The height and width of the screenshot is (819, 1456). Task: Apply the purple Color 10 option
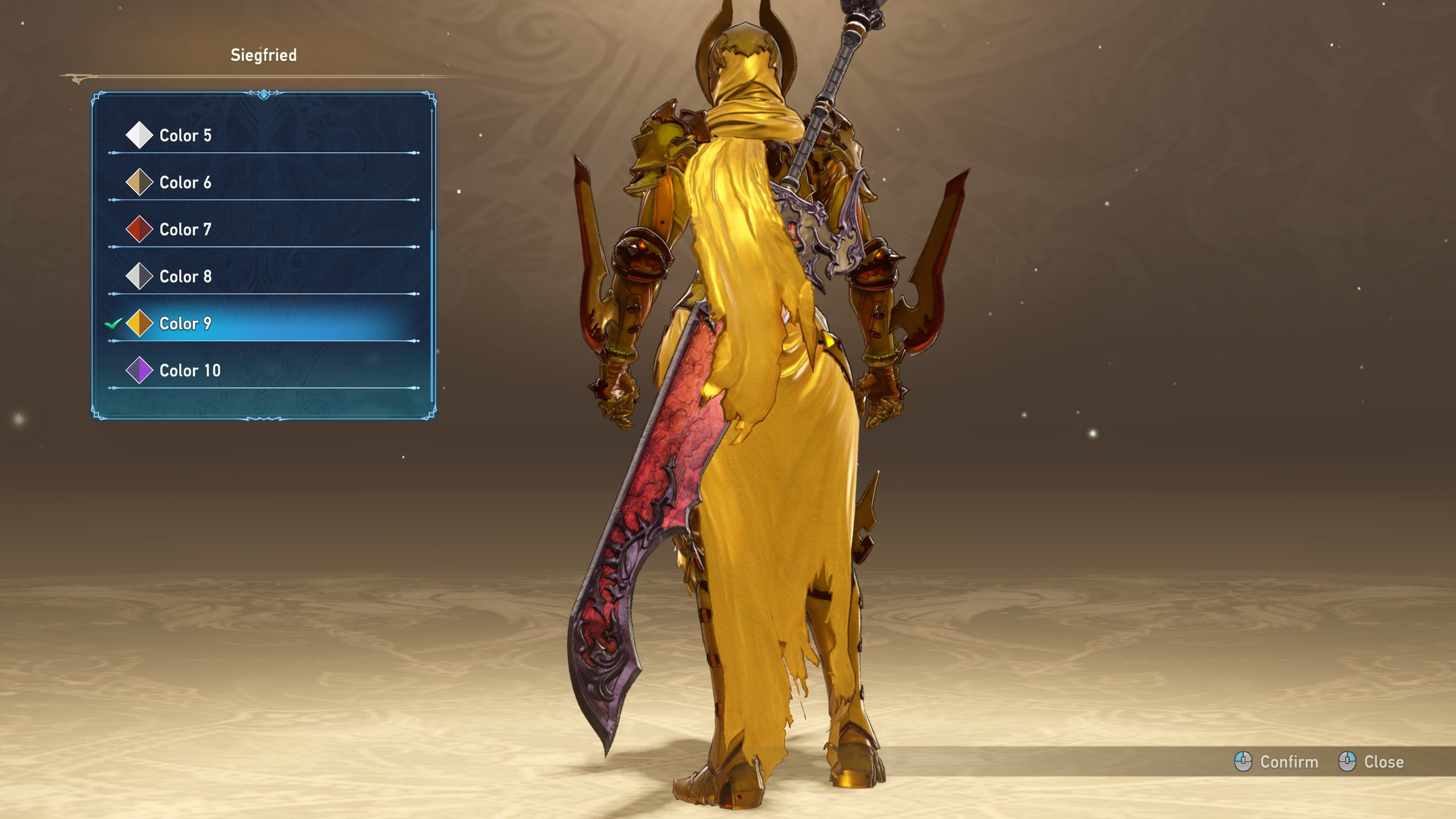point(189,371)
